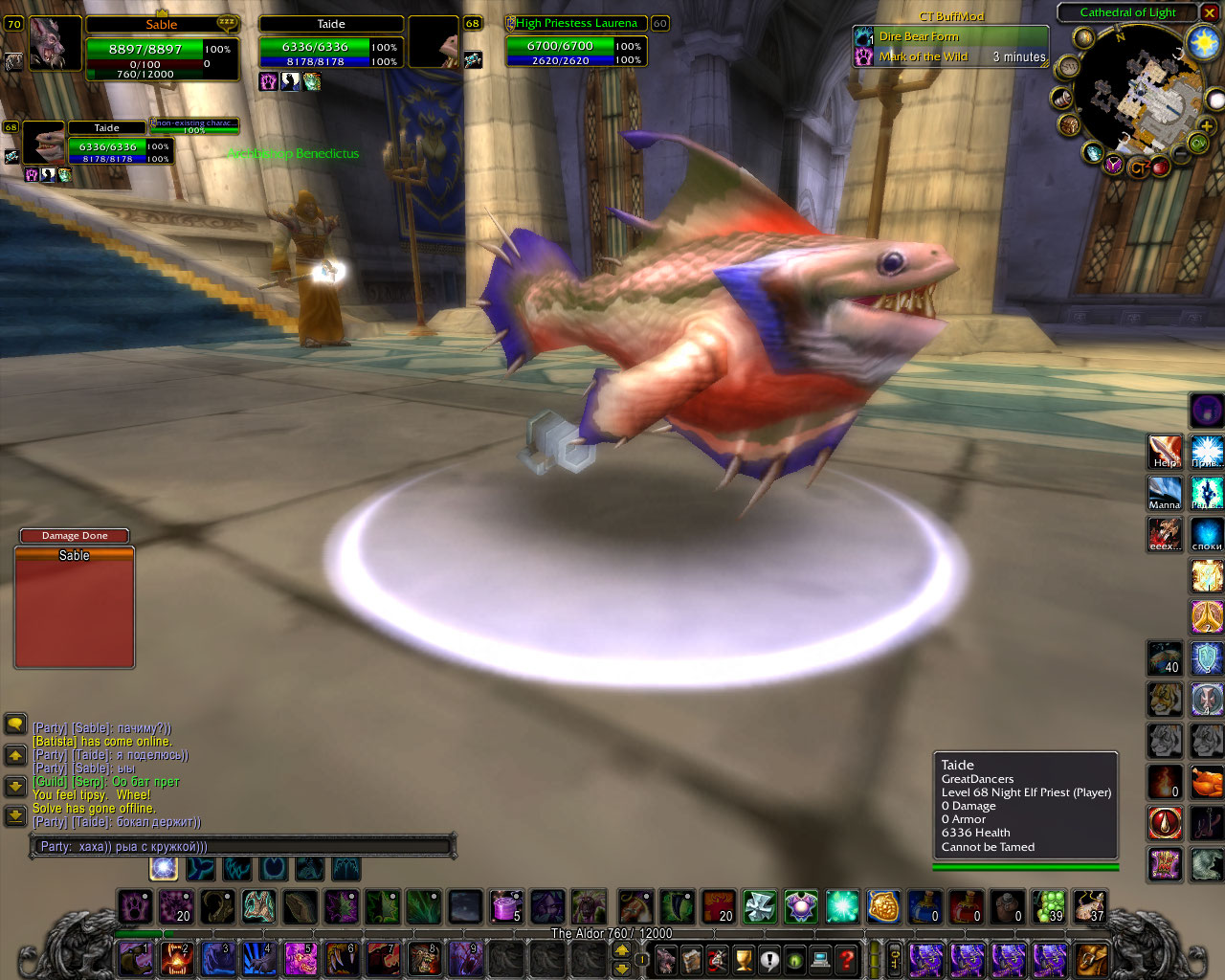This screenshot has height=980, width=1225.
Task: Open the CT mod button on the minimap
Action: 1137,168
